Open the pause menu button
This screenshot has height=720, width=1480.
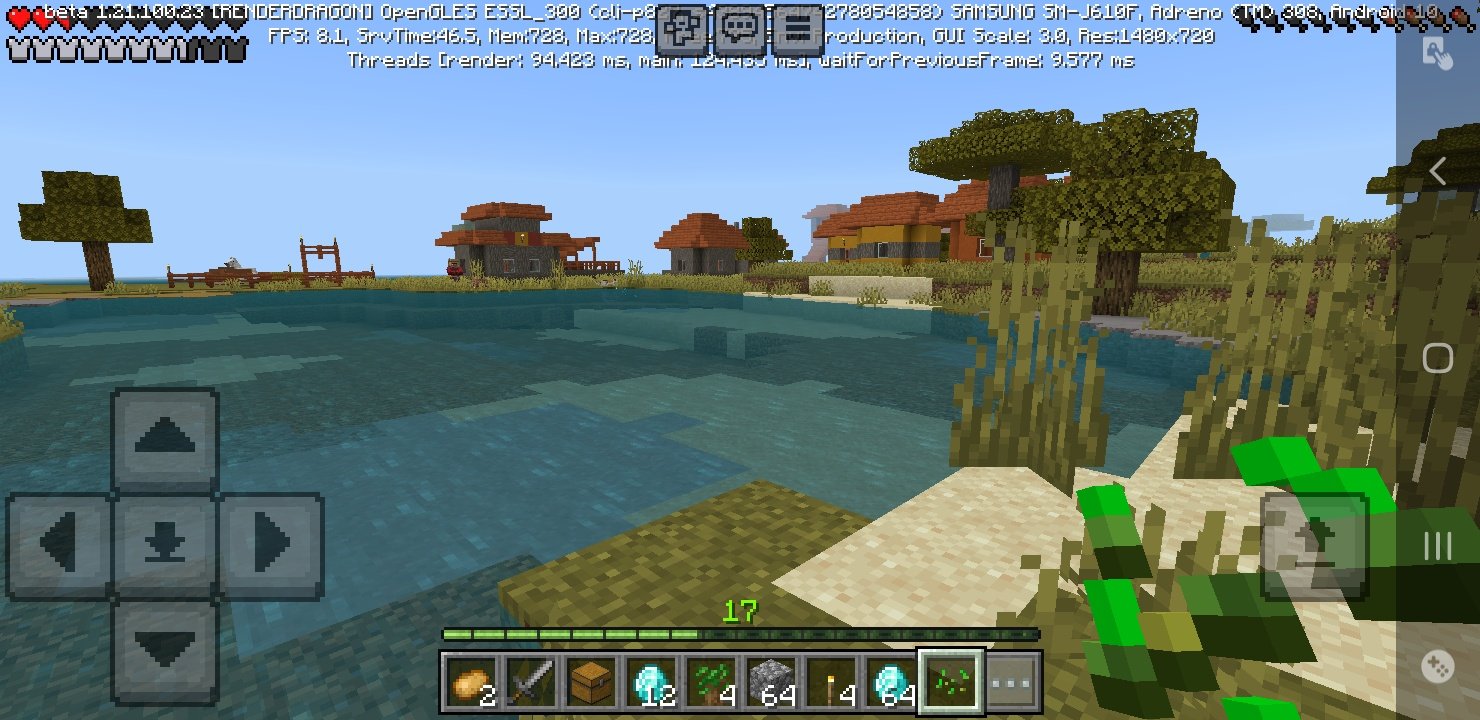(798, 29)
